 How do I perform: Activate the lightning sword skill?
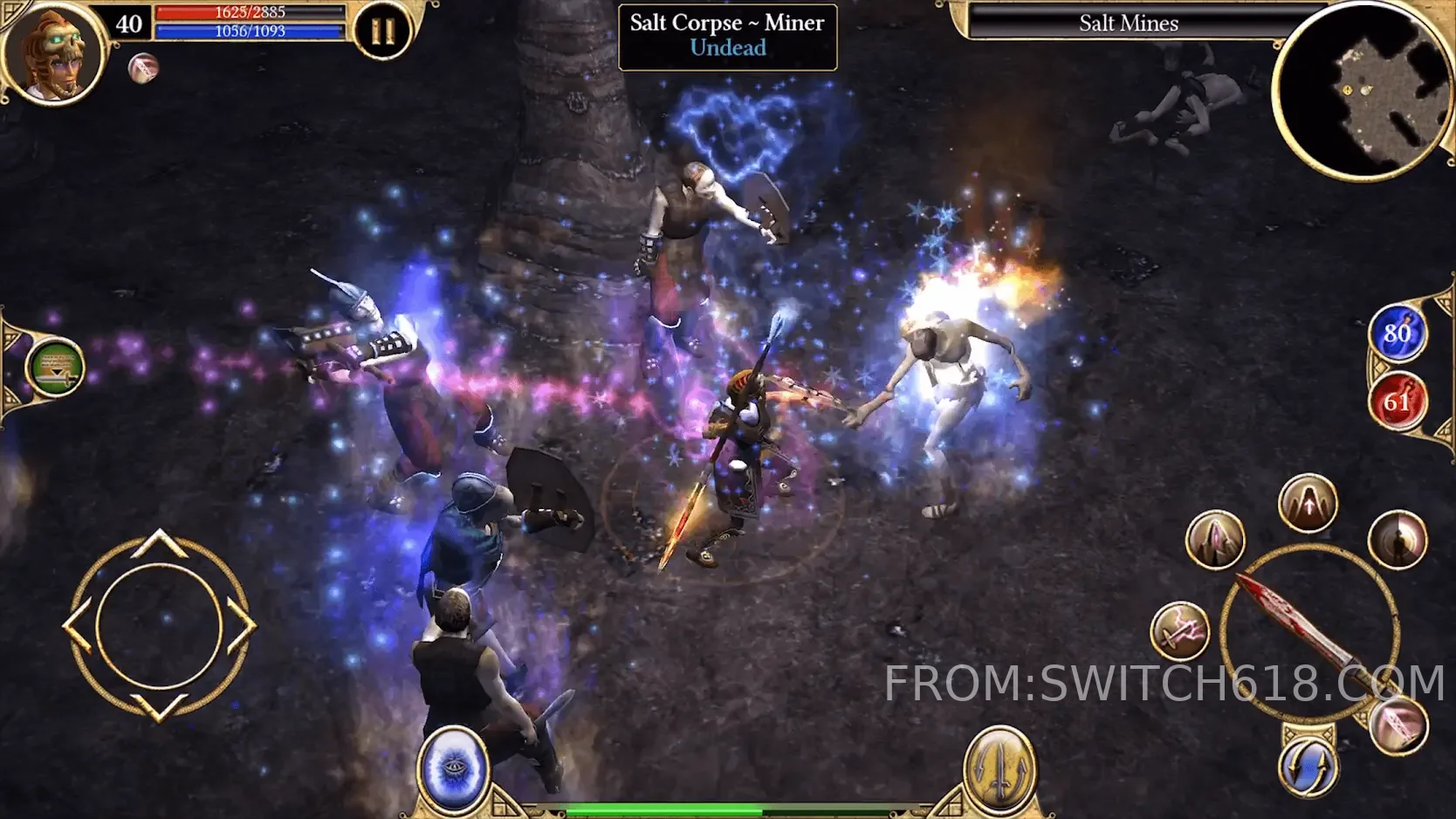click(1180, 631)
